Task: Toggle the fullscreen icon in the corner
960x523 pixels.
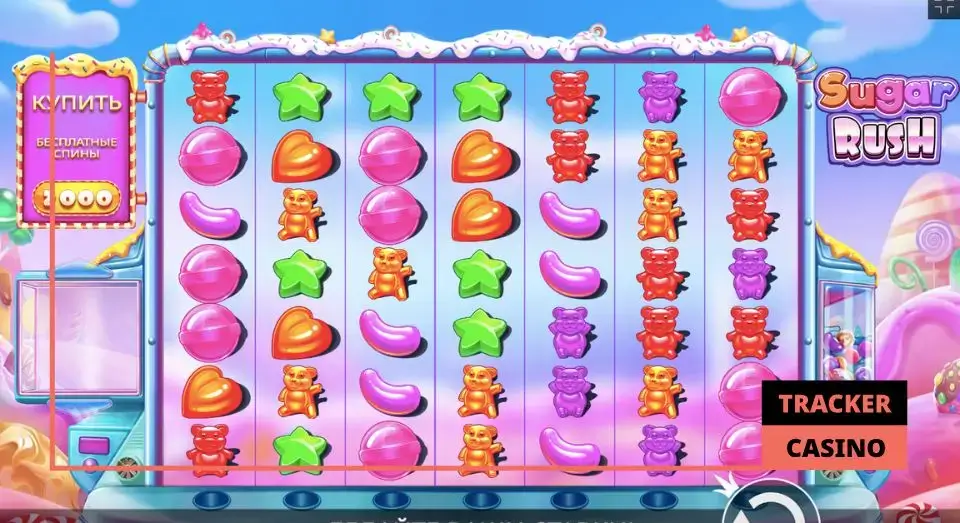Action: pyautogui.click(x=944, y=8)
